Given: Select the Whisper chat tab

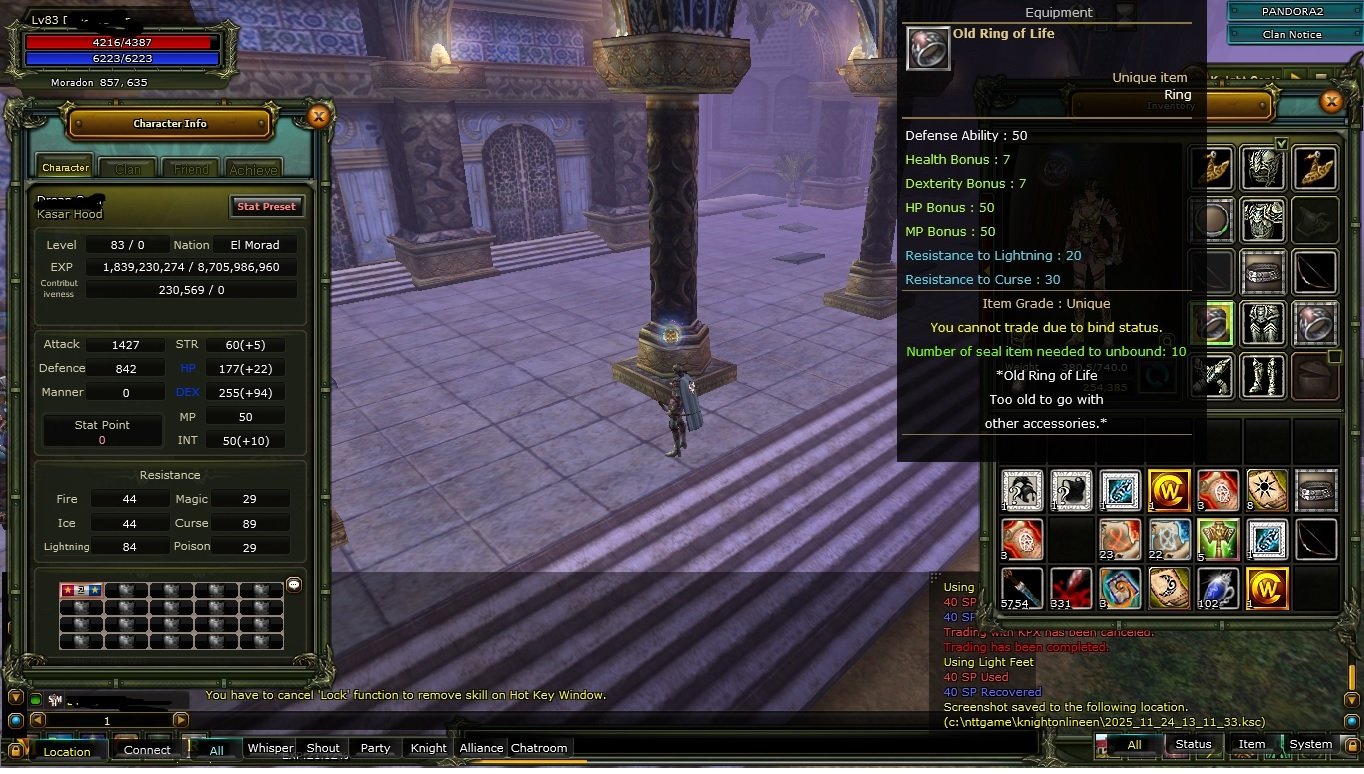Looking at the screenshot, I should 270,748.
